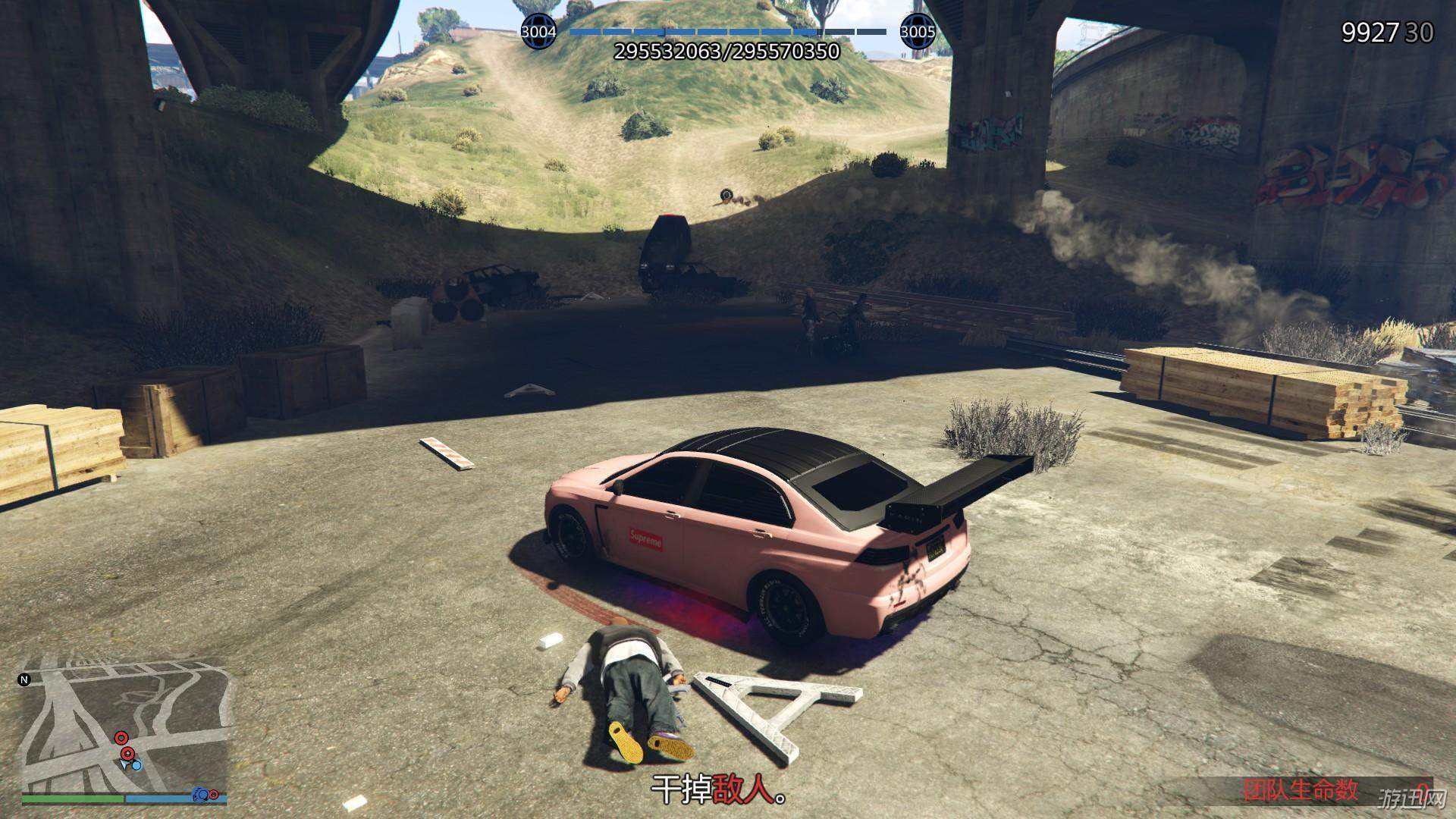
Task: Select the north compass marker on the minimap
Action: (x=25, y=679)
